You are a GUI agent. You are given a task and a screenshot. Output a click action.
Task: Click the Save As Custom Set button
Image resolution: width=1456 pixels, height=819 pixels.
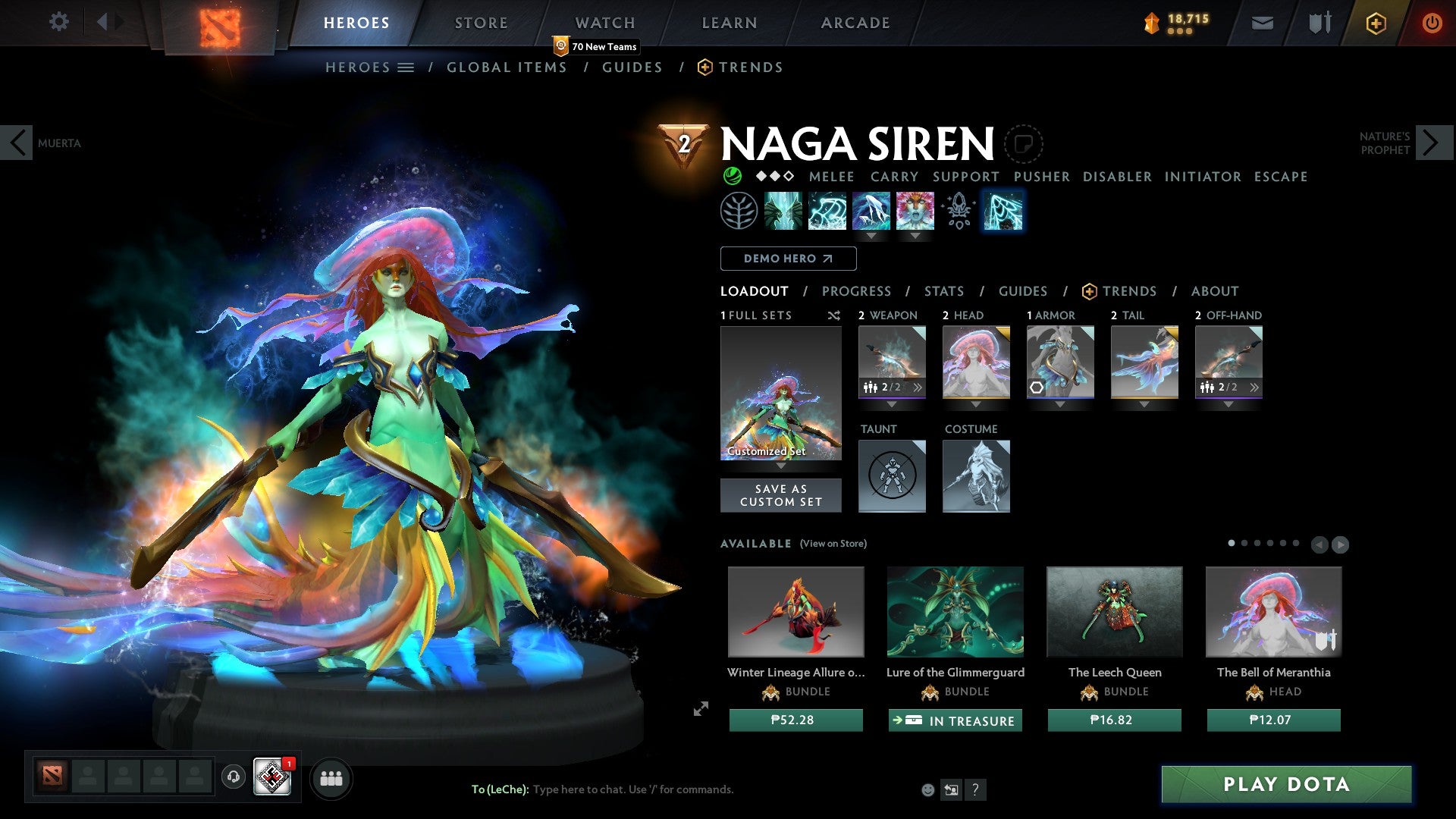pyautogui.click(x=781, y=495)
